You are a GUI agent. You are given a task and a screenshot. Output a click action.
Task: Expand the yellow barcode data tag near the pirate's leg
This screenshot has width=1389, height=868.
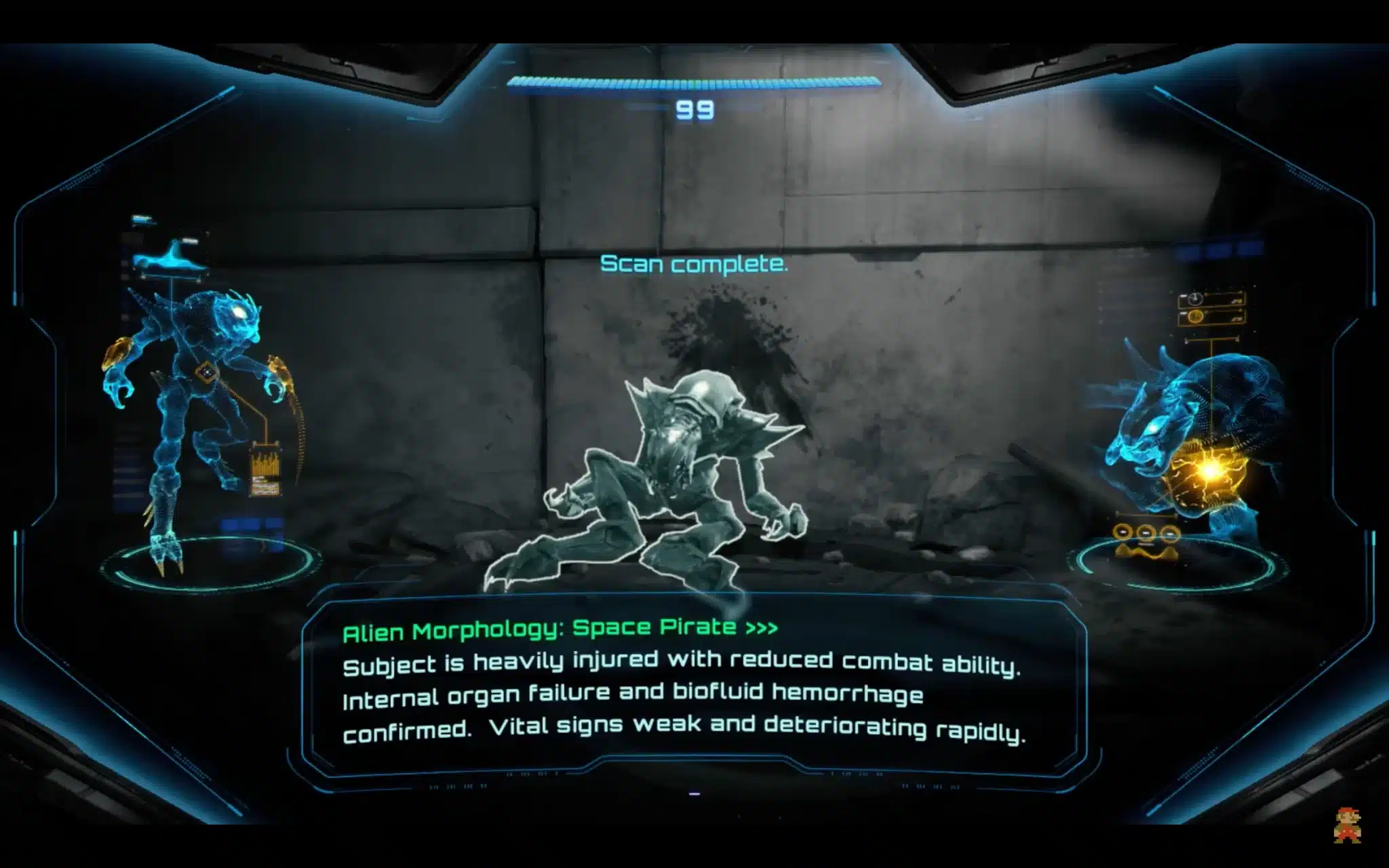coord(266,469)
